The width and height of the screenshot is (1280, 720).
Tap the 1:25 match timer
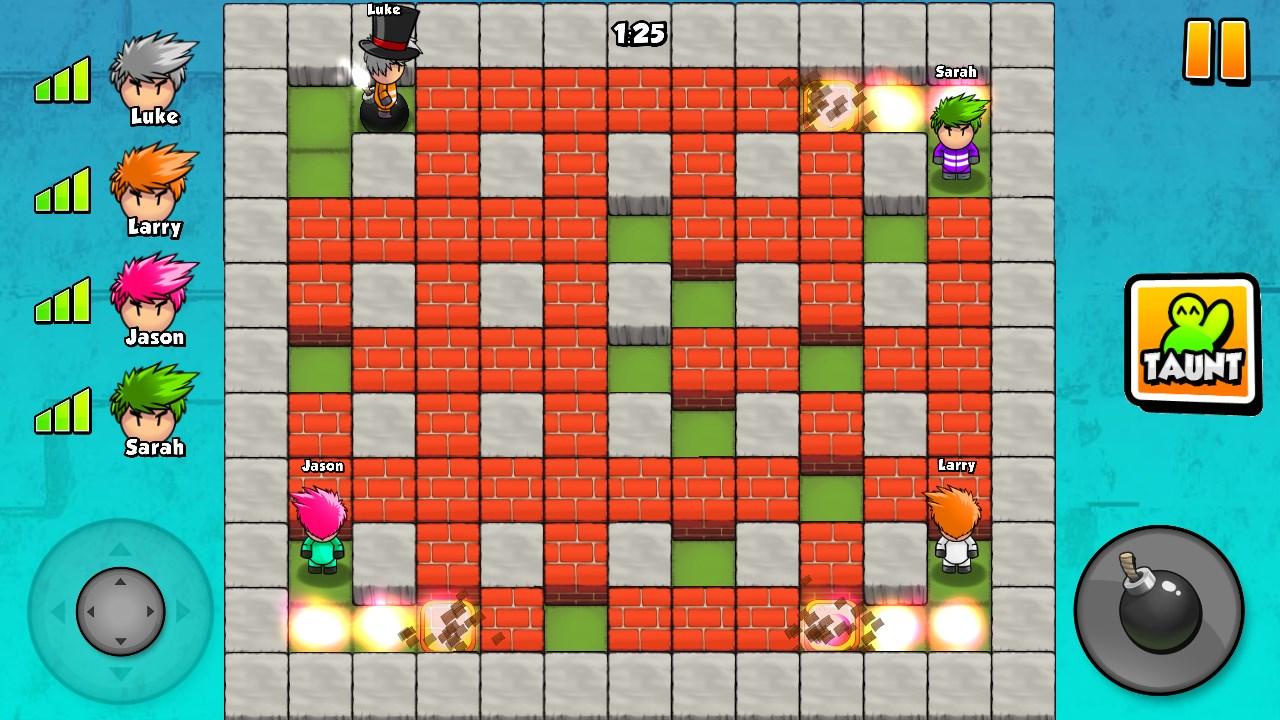point(640,32)
